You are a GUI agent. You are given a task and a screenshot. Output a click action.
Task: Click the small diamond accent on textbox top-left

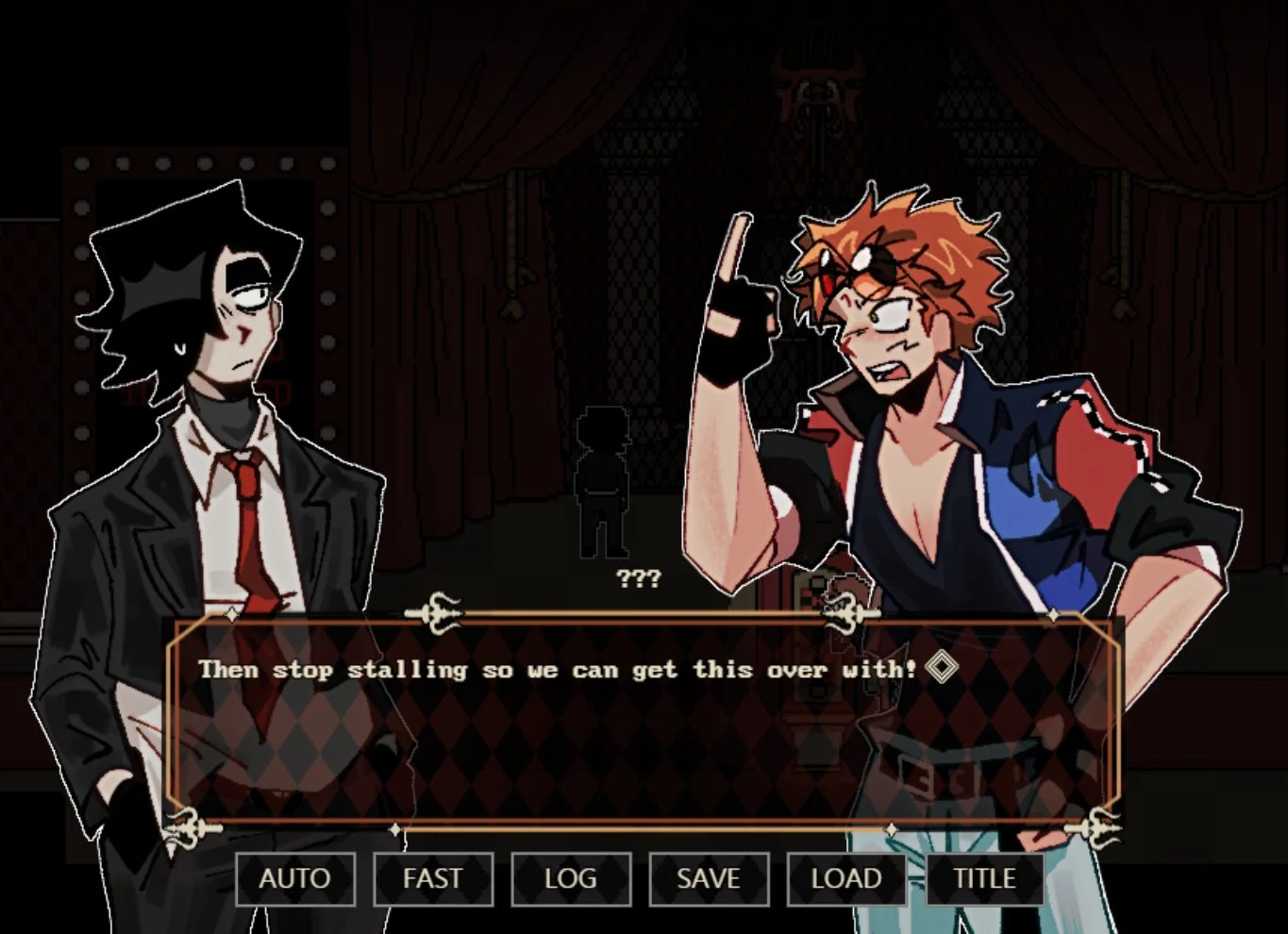click(x=231, y=615)
